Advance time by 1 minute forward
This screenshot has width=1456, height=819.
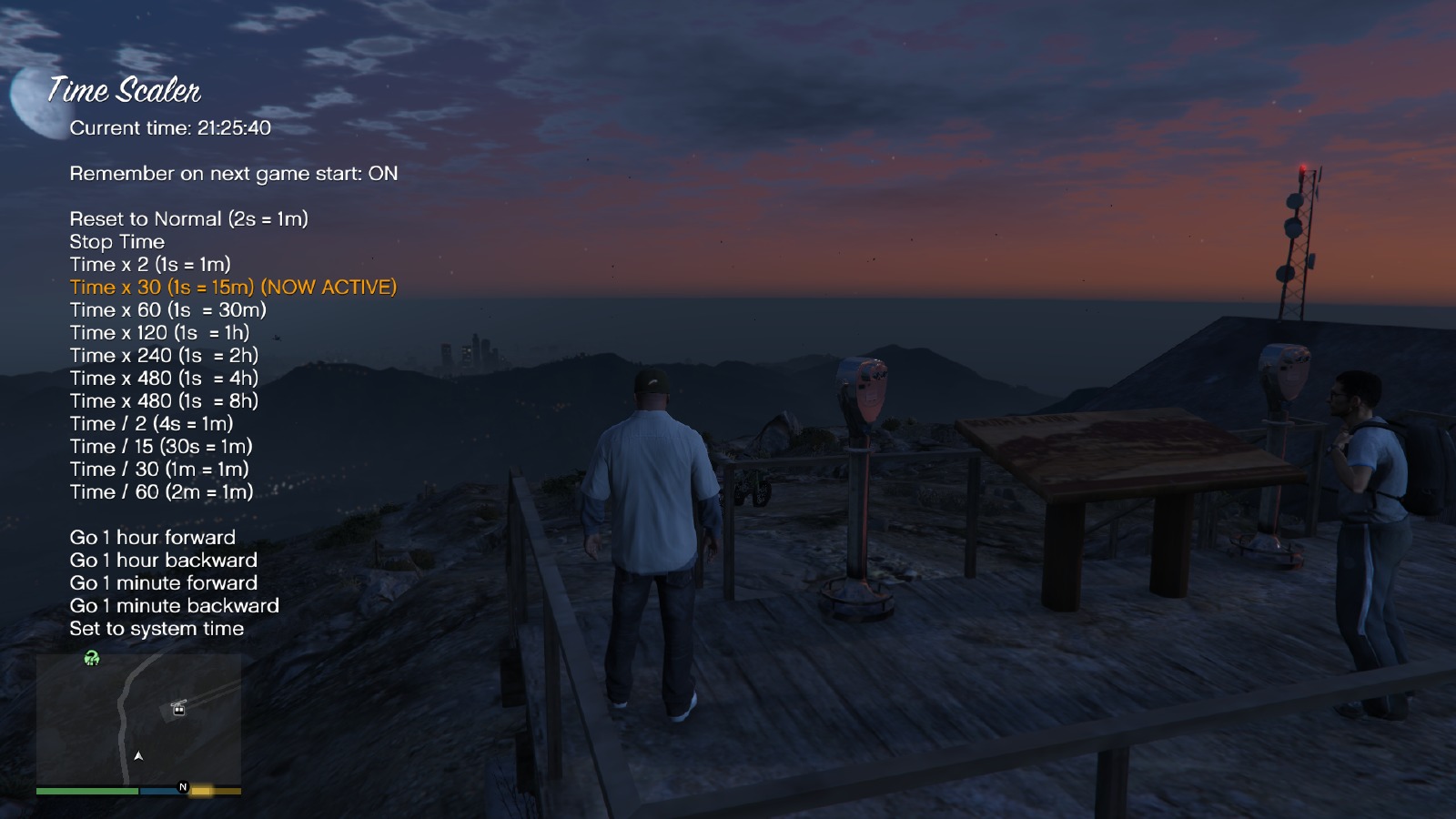(163, 583)
